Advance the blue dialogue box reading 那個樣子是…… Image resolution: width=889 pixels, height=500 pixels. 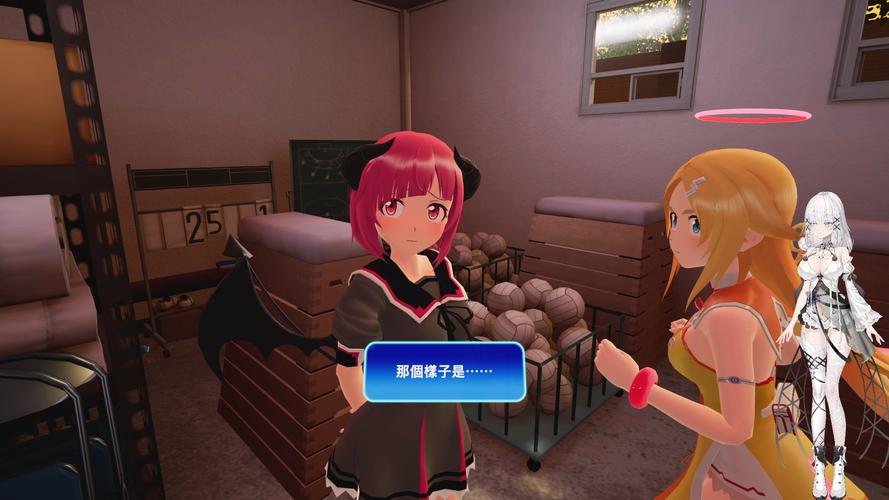444,371
